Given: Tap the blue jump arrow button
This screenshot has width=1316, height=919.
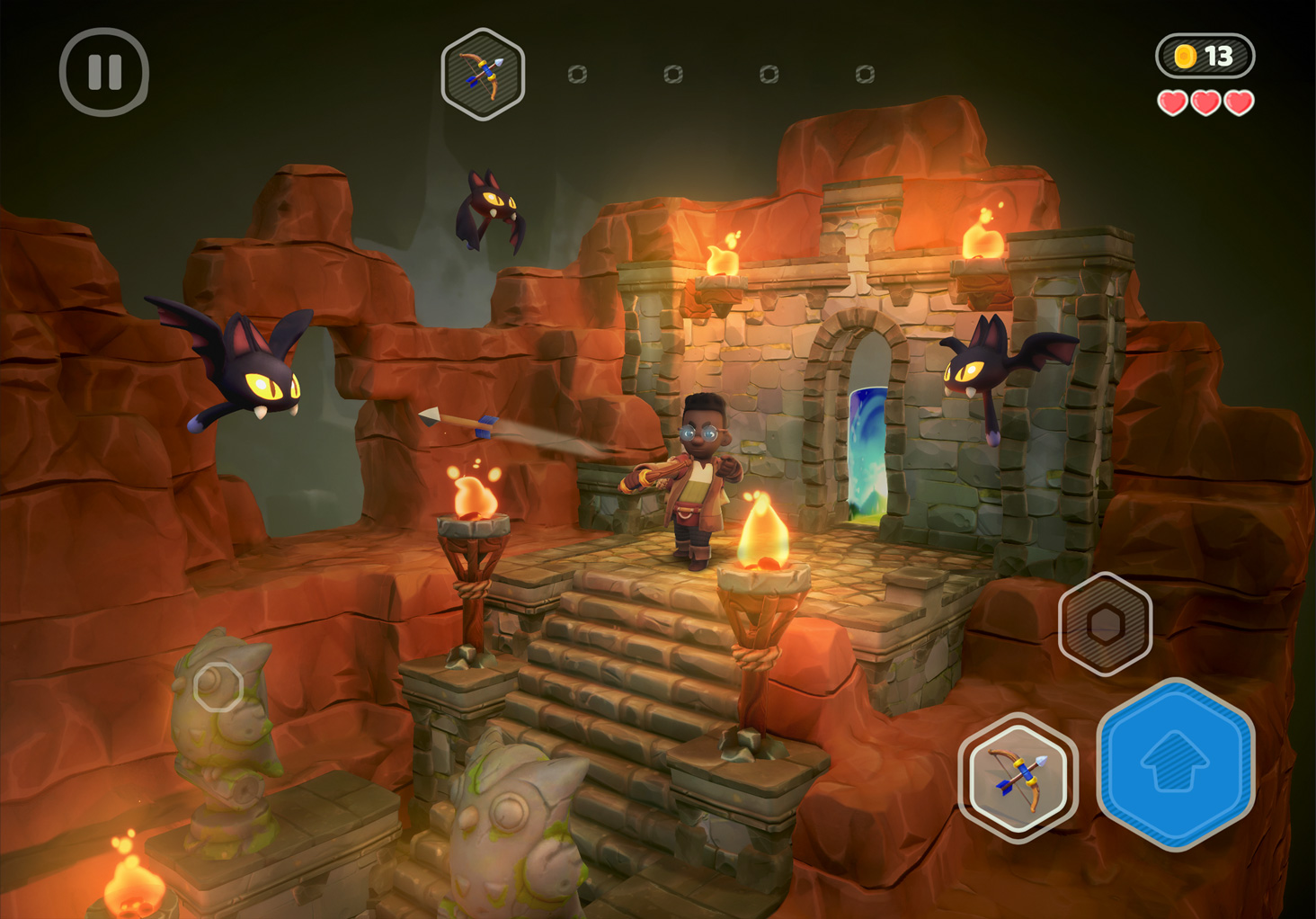Looking at the screenshot, I should click(x=1176, y=763).
